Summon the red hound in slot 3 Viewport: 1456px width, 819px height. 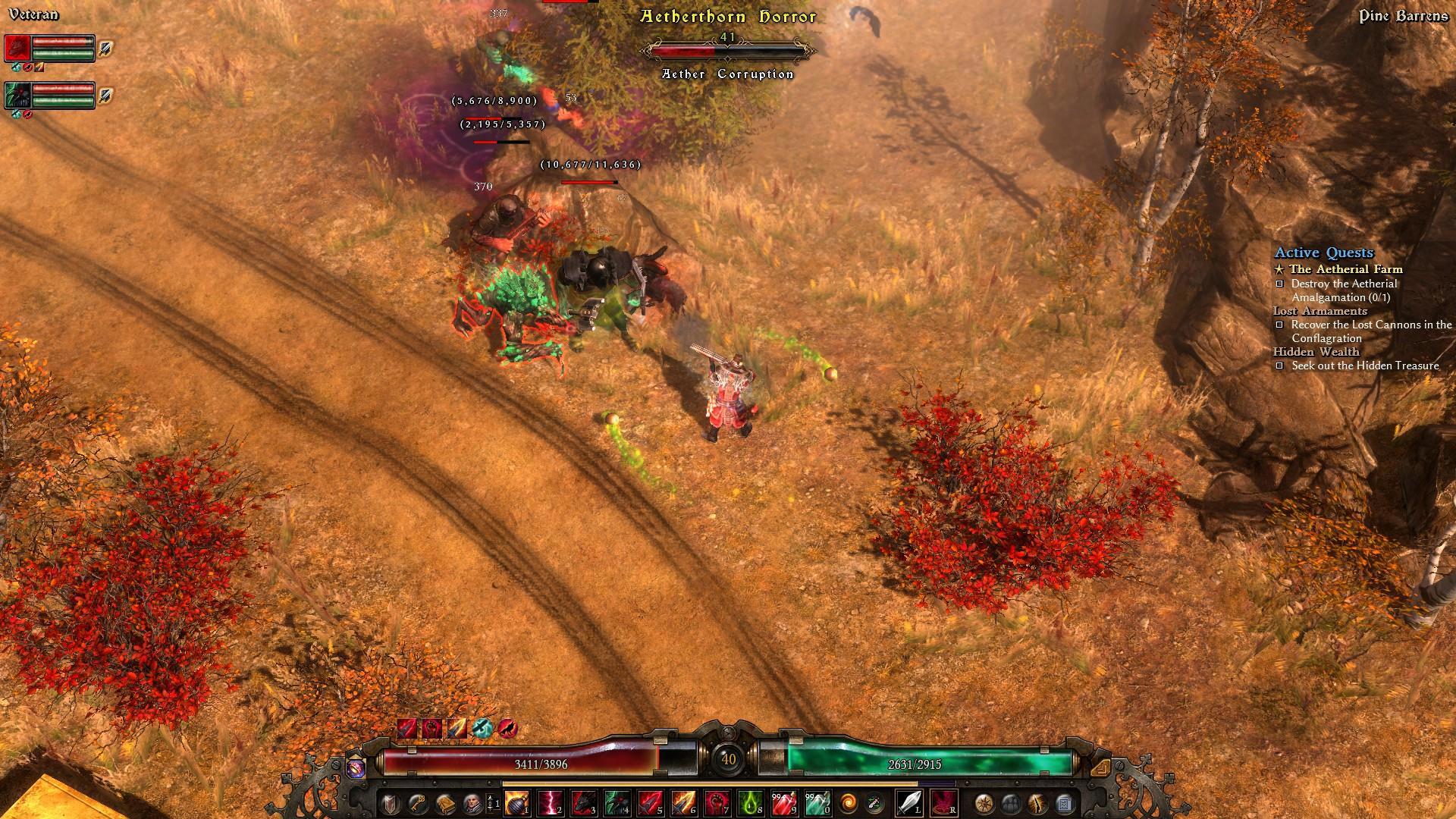[584, 802]
